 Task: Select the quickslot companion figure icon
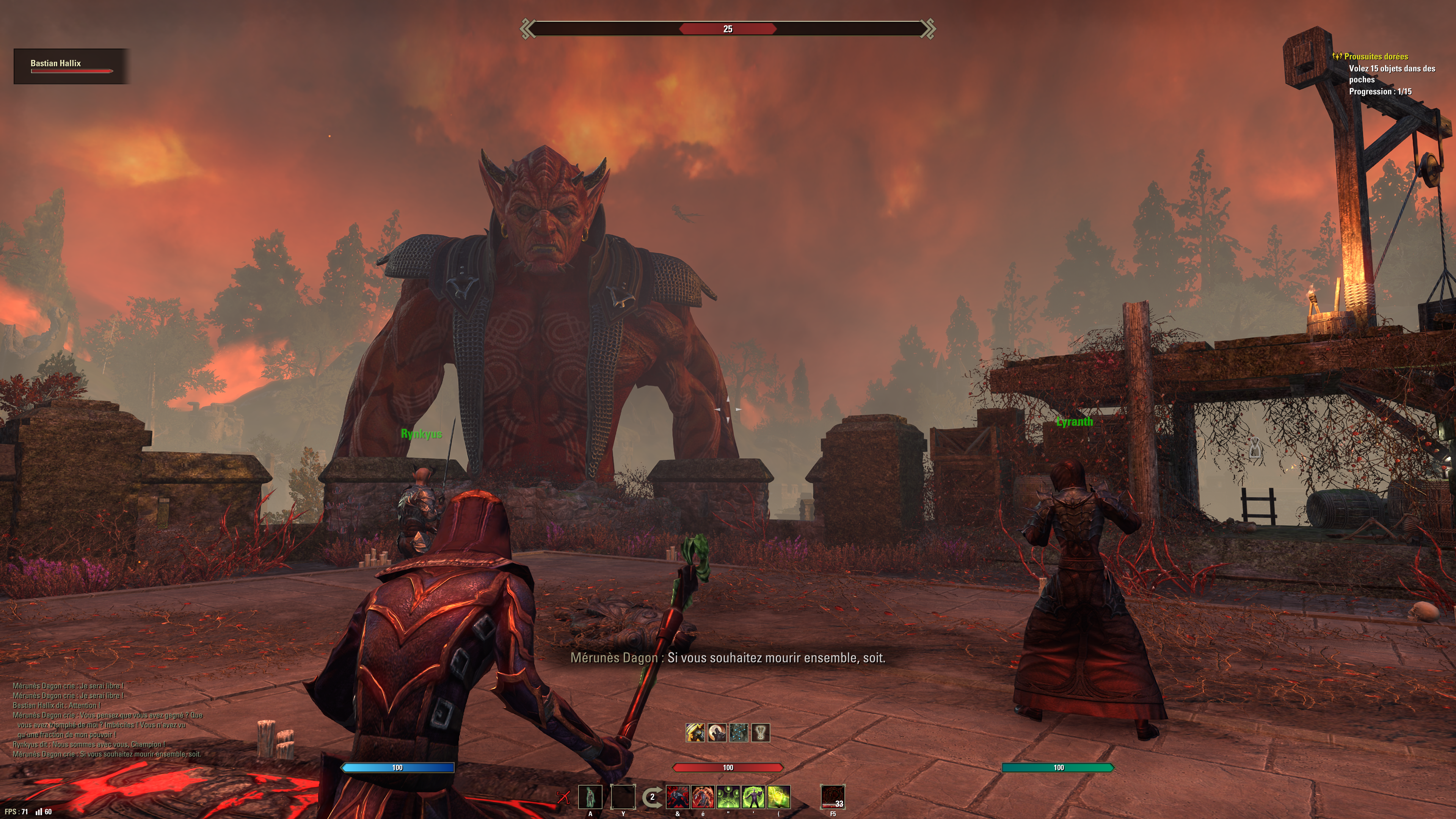[x=590, y=797]
